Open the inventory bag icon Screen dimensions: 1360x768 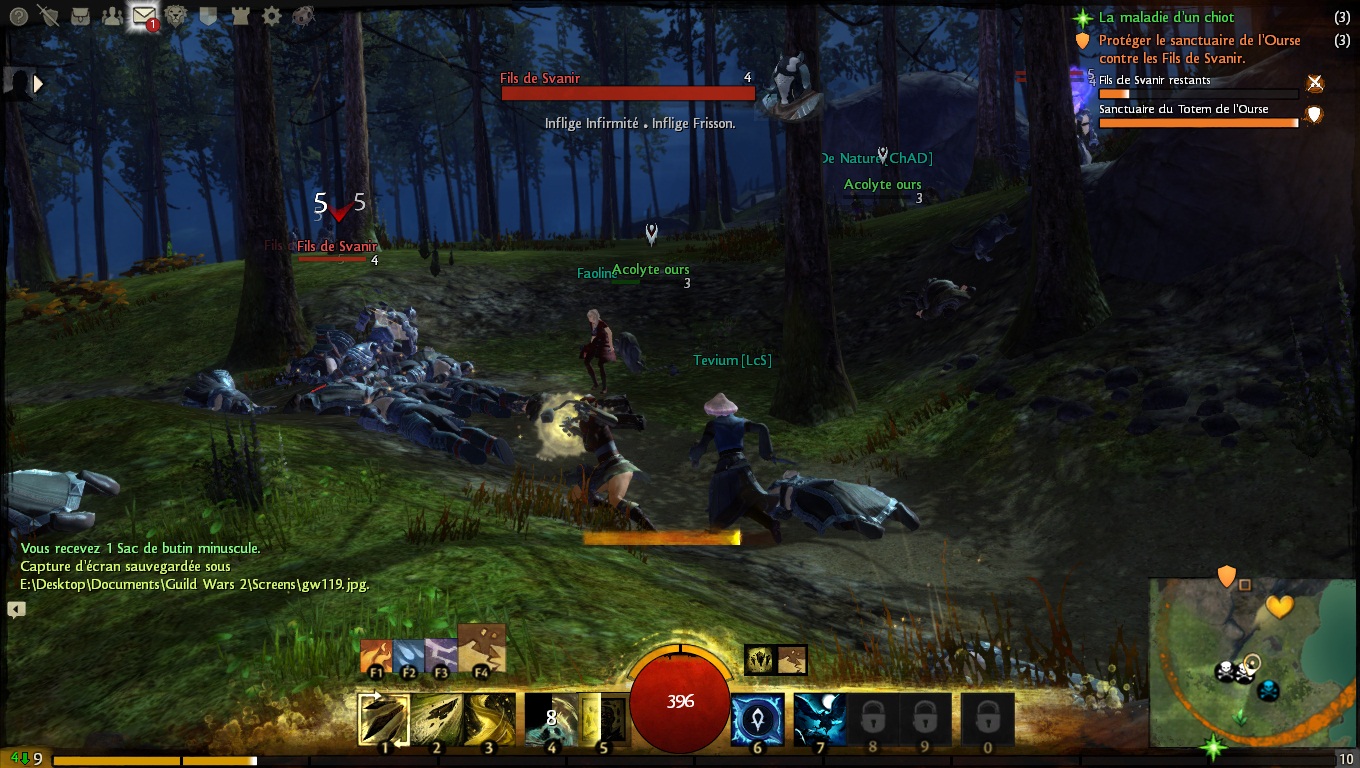pyautogui.click(x=80, y=16)
